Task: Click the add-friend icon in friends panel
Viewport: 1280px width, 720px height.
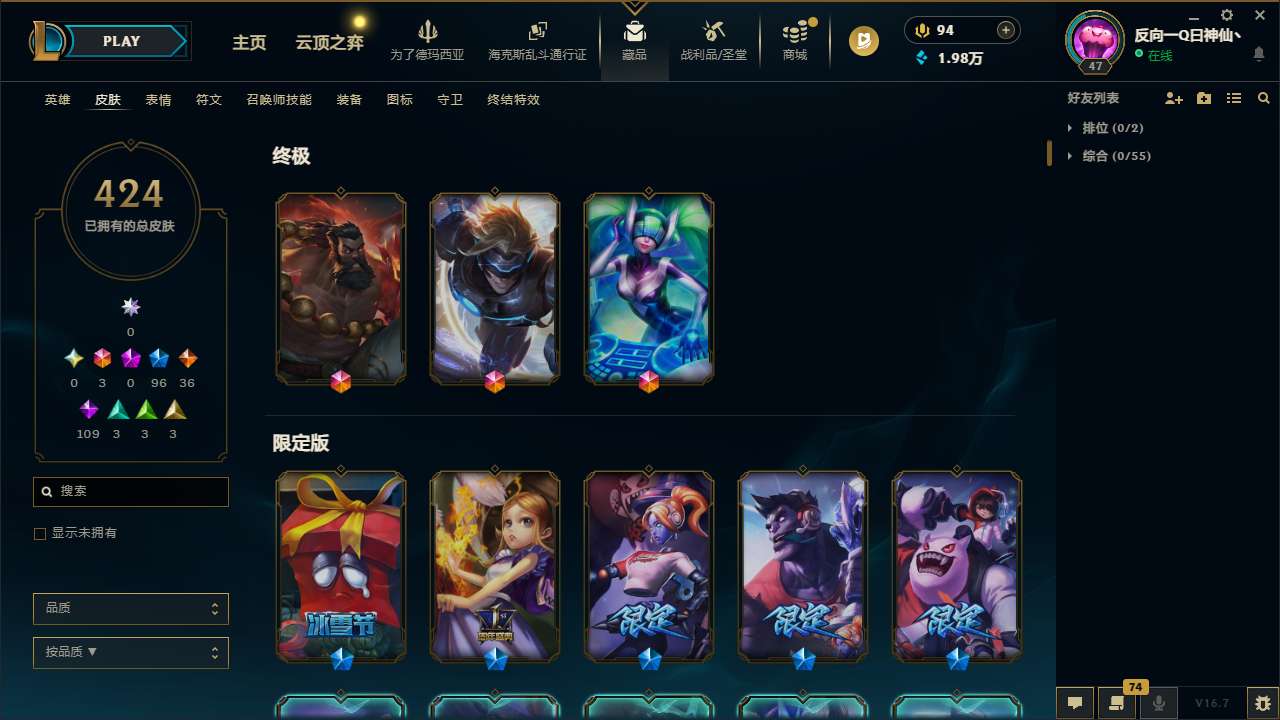Action: click(x=1175, y=98)
